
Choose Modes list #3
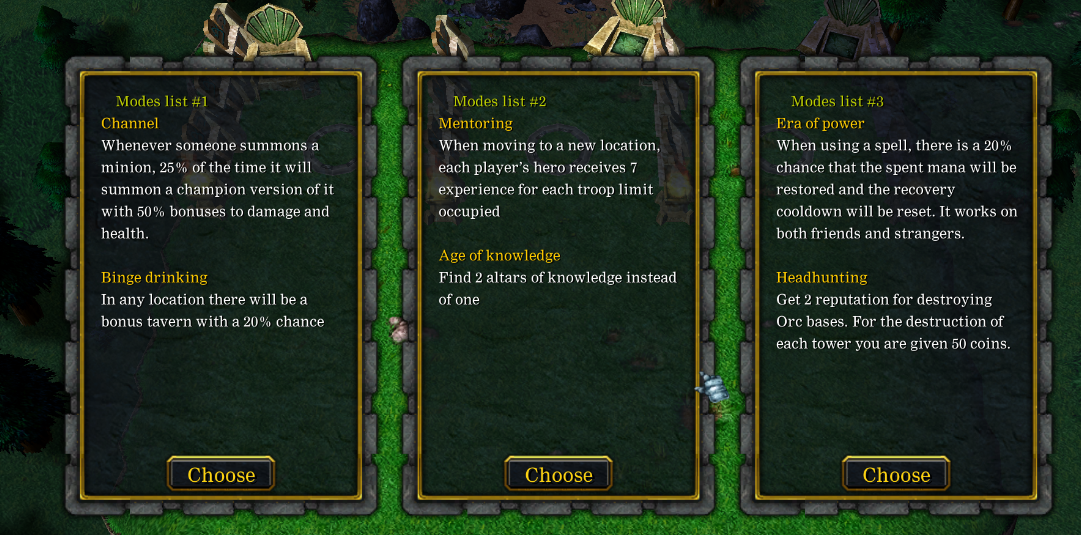(x=896, y=474)
